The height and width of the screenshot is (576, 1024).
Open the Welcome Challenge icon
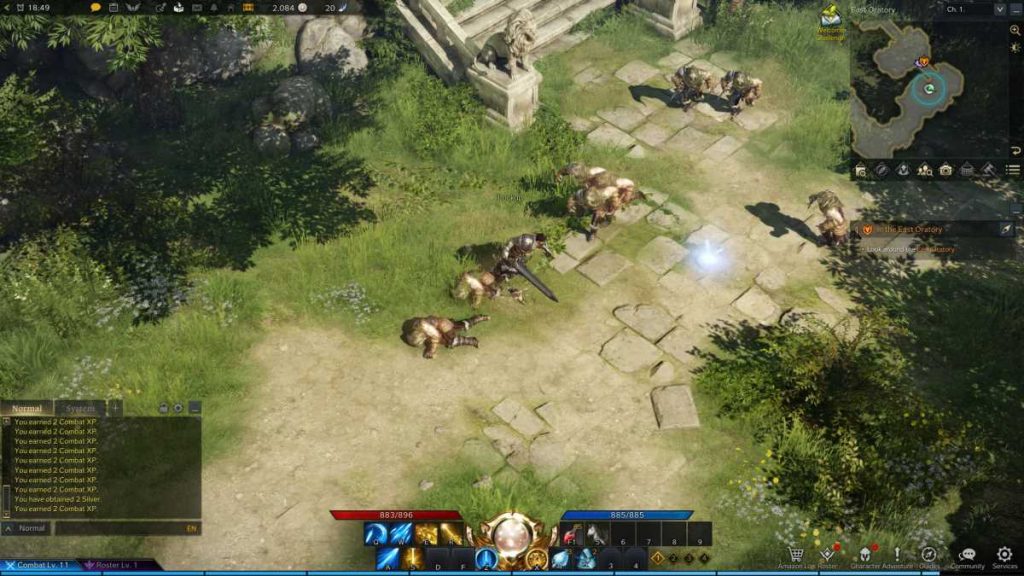pyautogui.click(x=830, y=20)
